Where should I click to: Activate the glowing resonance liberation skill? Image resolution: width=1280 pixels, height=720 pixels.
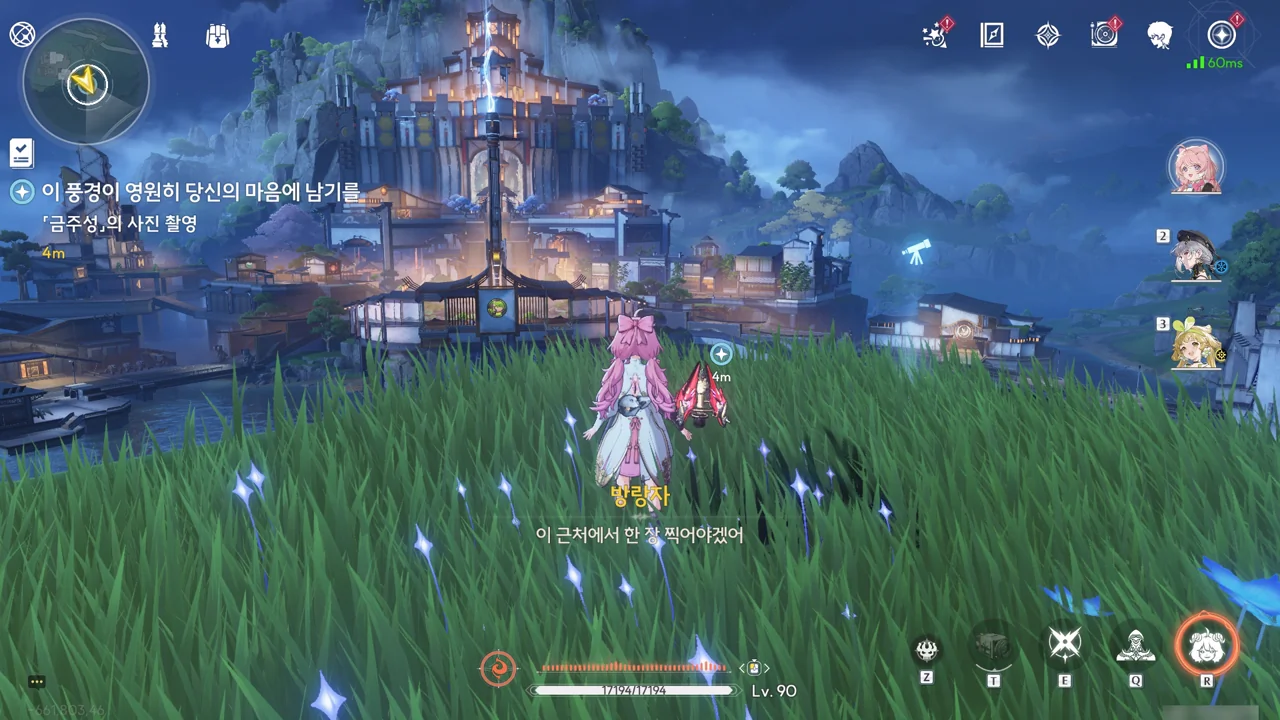point(1206,646)
